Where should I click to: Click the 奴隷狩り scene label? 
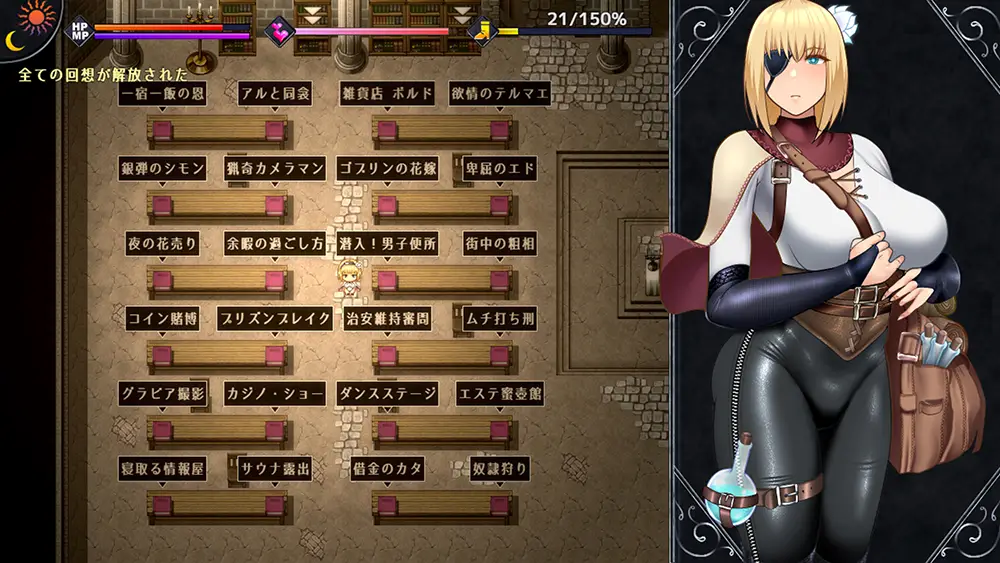click(500, 468)
